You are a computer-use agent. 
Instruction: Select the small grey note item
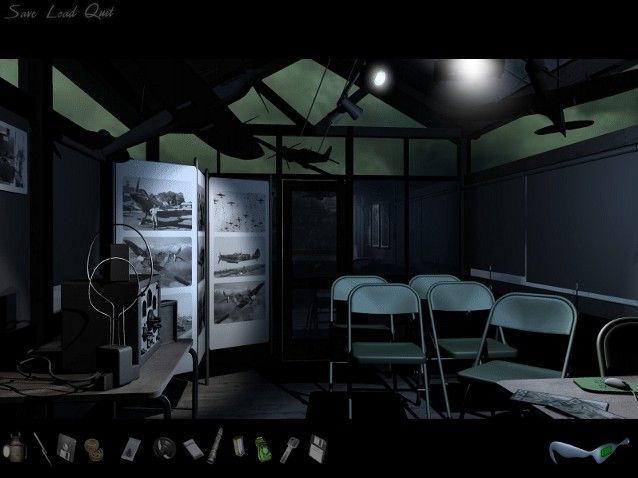coord(188,446)
